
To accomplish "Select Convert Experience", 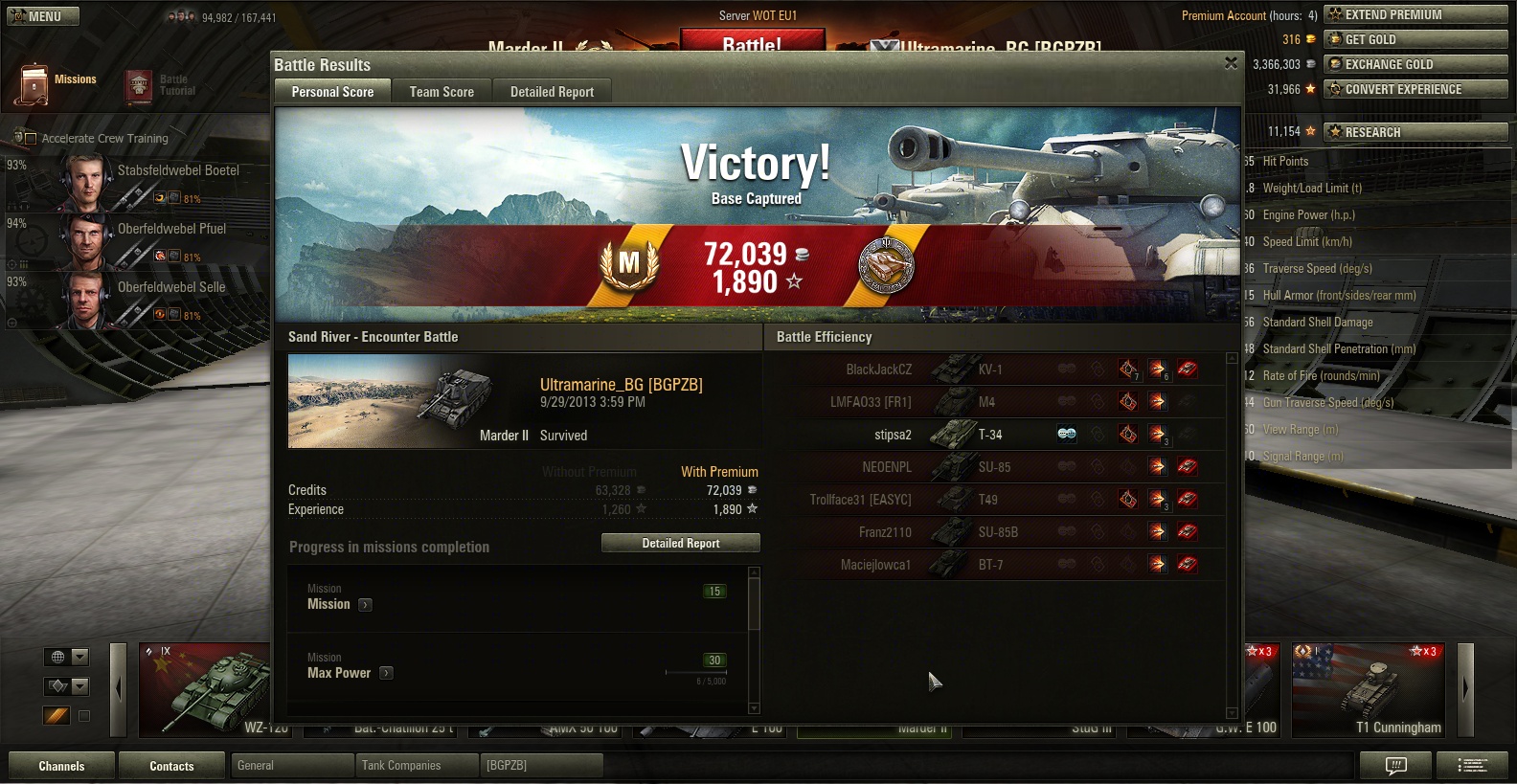I will point(1415,89).
